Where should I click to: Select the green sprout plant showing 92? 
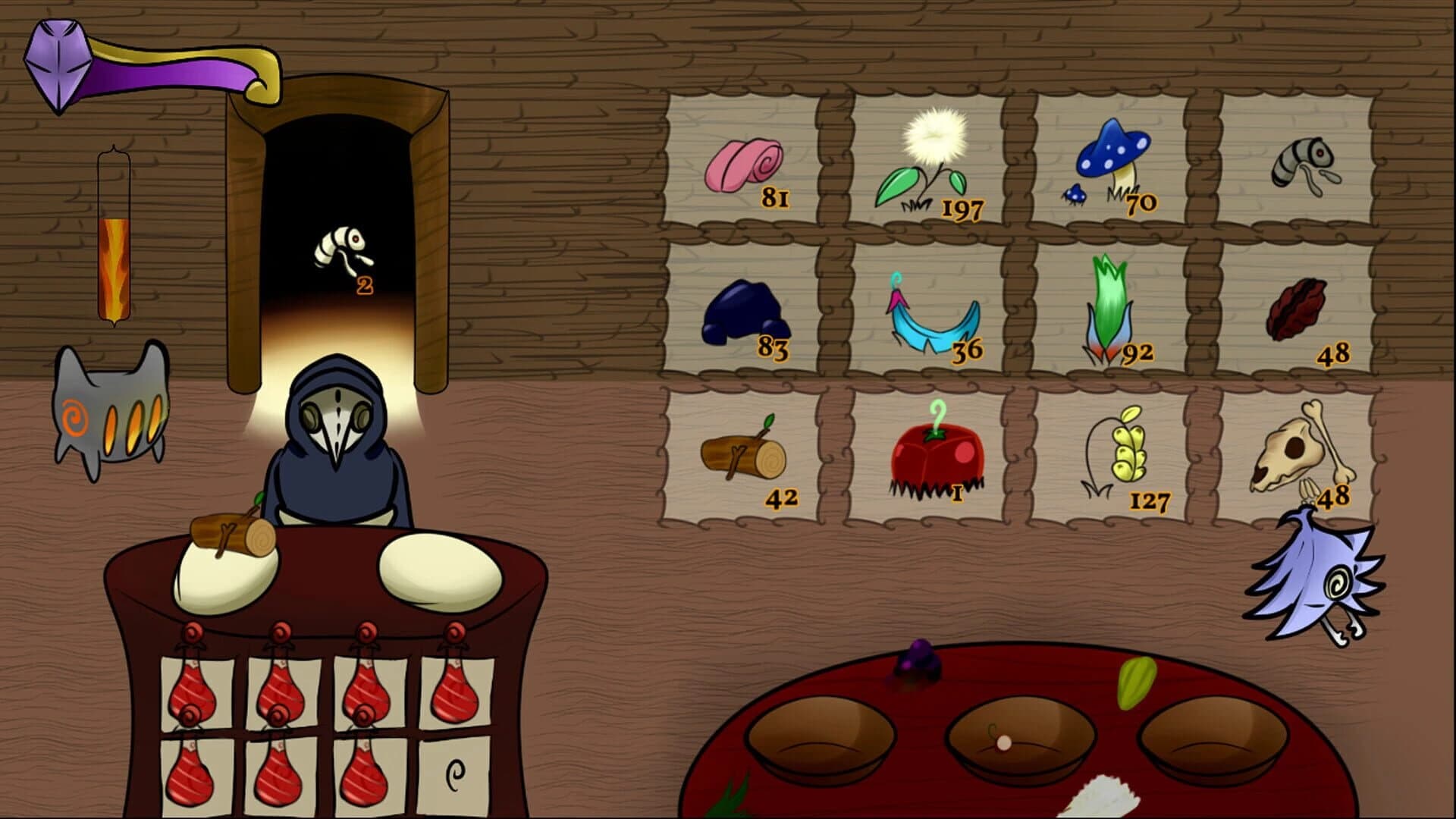click(x=1111, y=311)
